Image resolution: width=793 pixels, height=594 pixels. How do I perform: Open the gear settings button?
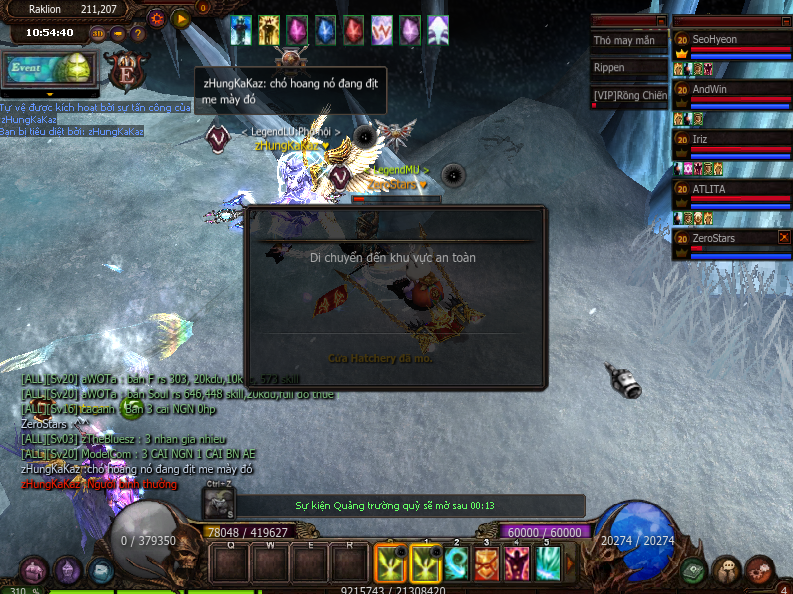pyautogui.click(x=157, y=18)
